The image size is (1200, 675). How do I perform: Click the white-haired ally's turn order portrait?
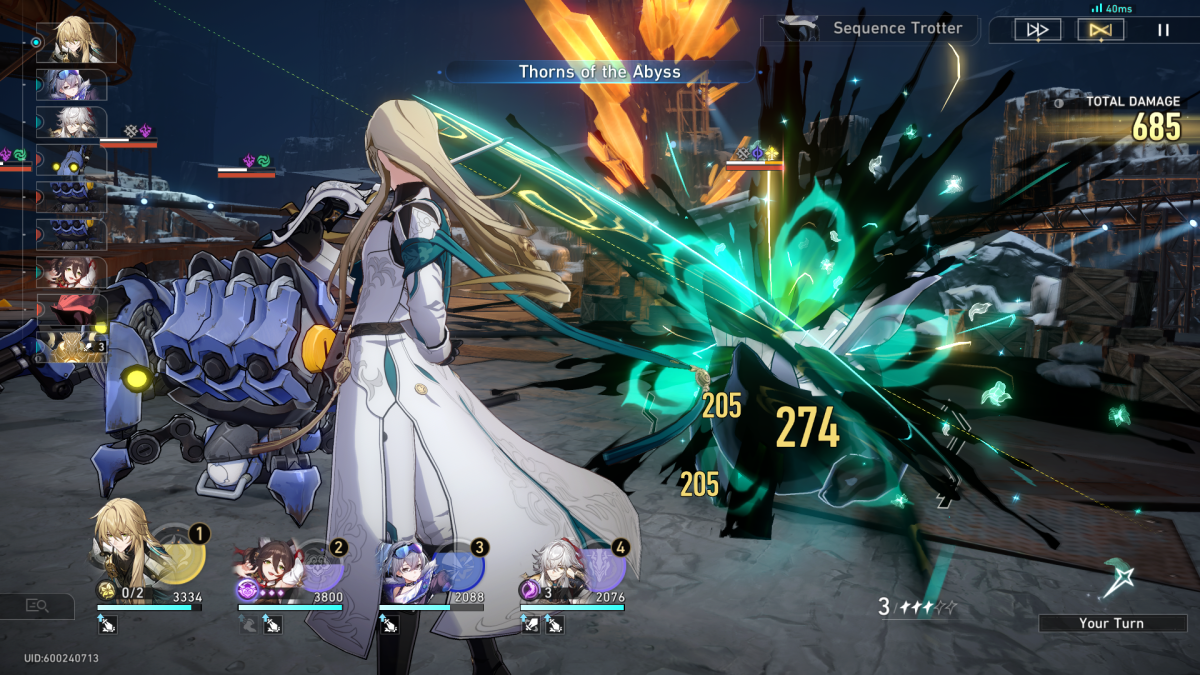70,123
